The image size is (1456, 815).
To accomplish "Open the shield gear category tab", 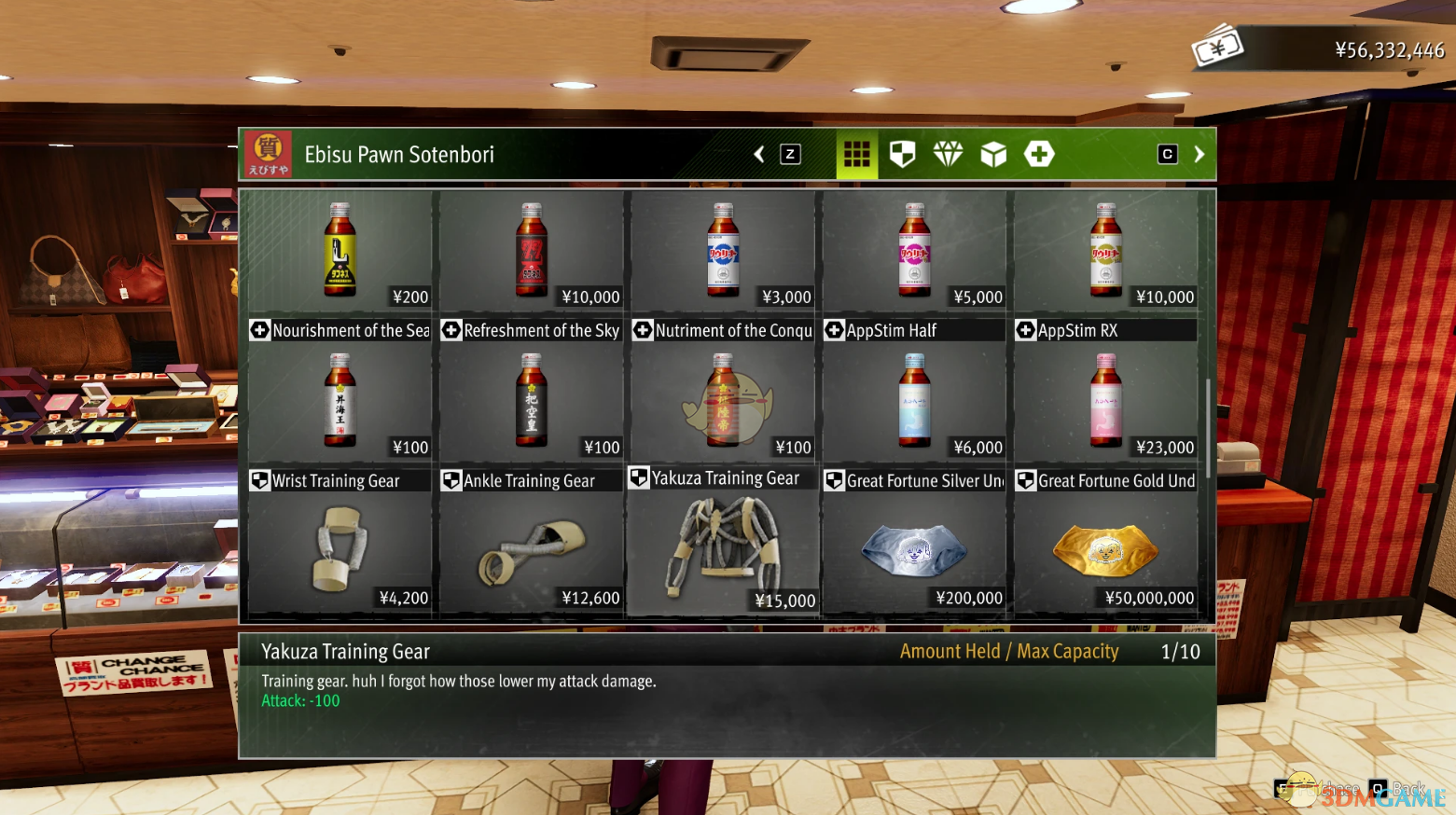I will click(x=902, y=154).
